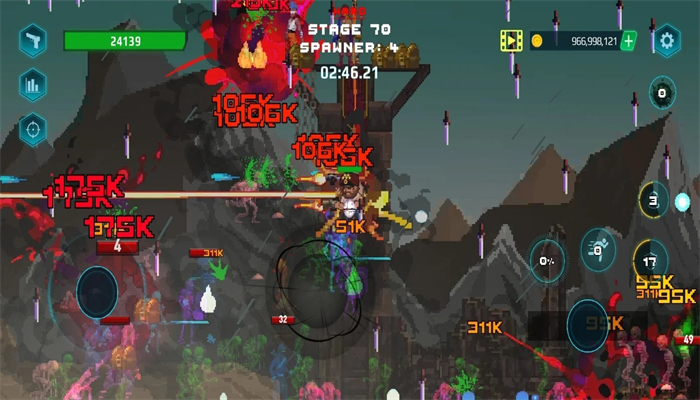Open the pistol weapon menu
Viewport: 700px width, 400px height.
(33, 41)
